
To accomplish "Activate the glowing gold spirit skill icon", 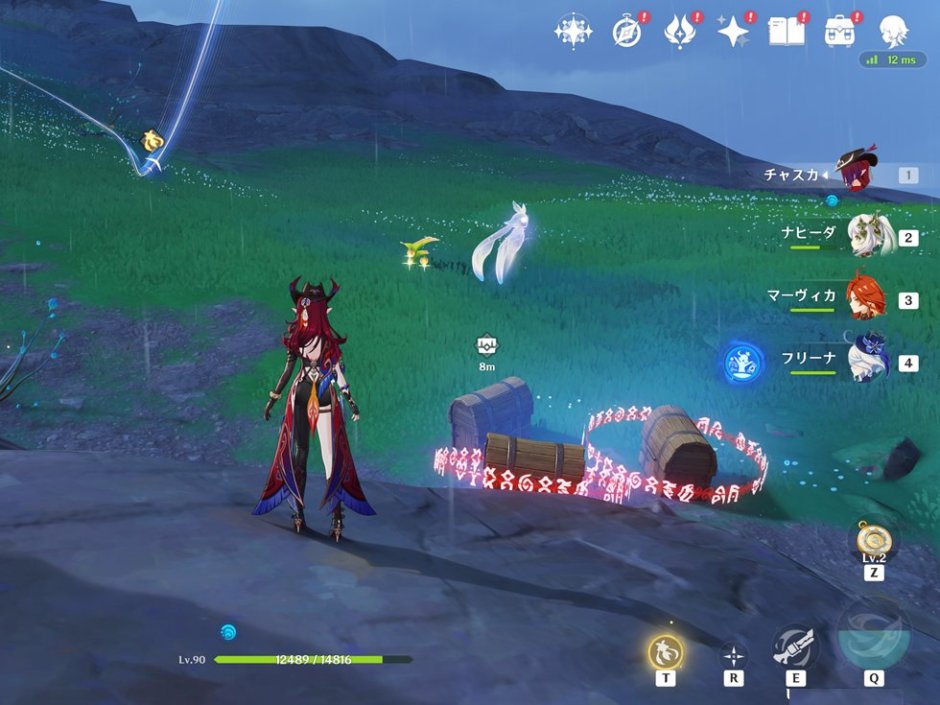I will pos(665,651).
